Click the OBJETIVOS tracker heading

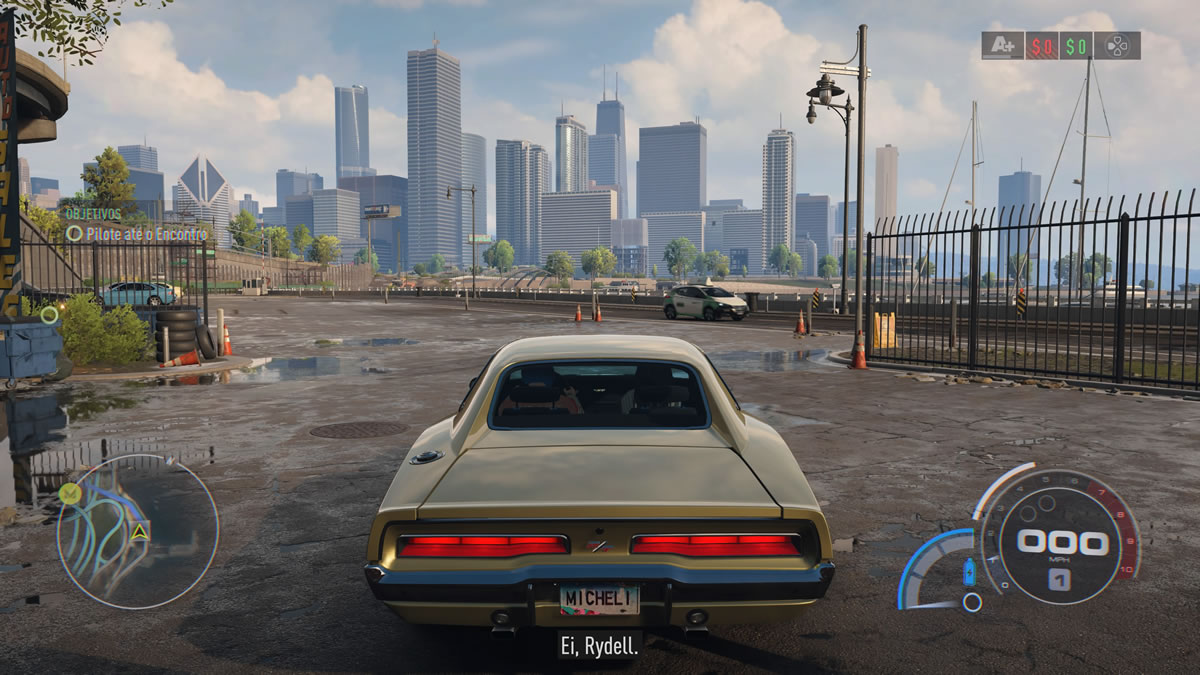[93, 213]
